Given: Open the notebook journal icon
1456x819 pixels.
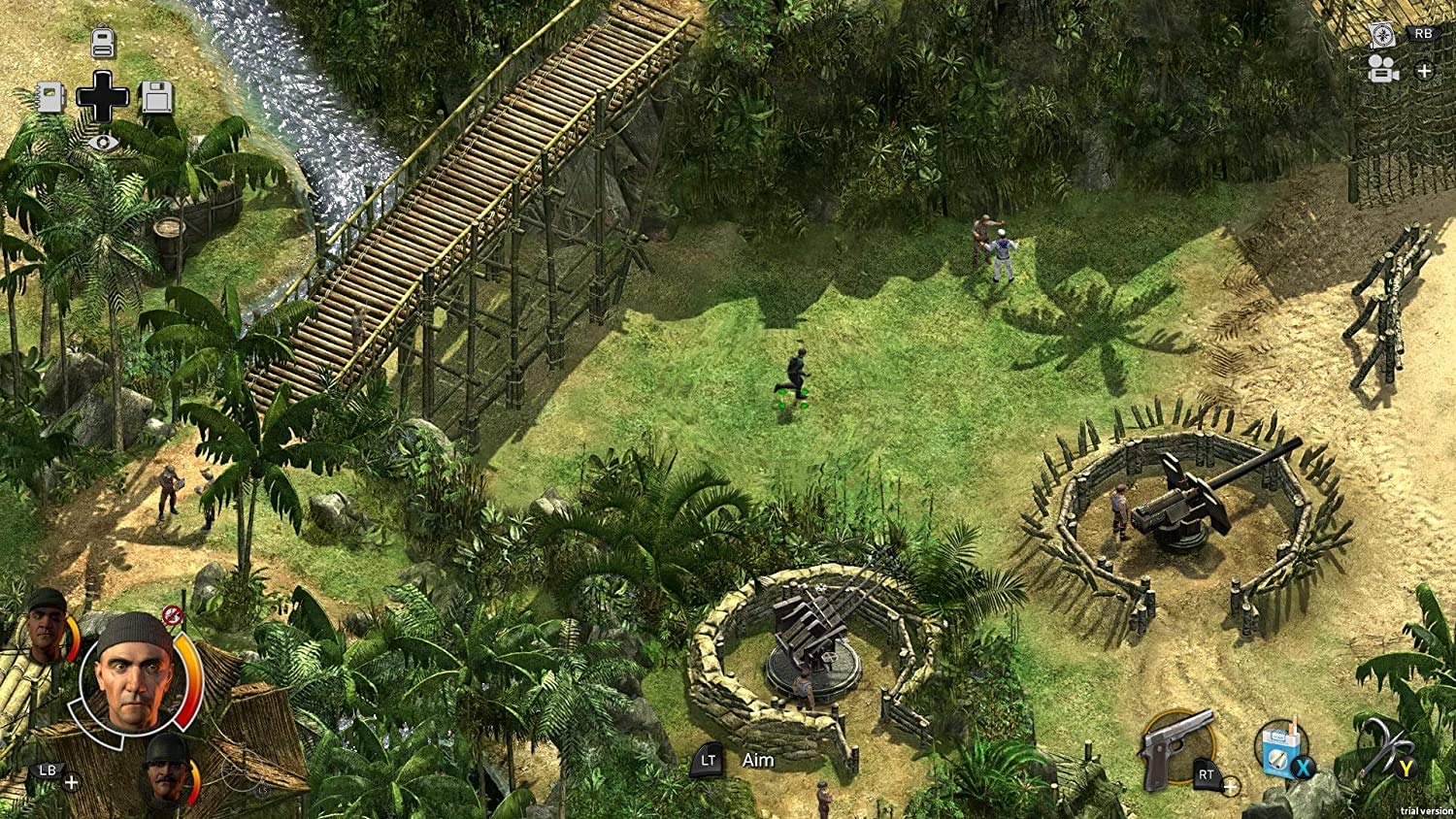Looking at the screenshot, I should tap(50, 98).
